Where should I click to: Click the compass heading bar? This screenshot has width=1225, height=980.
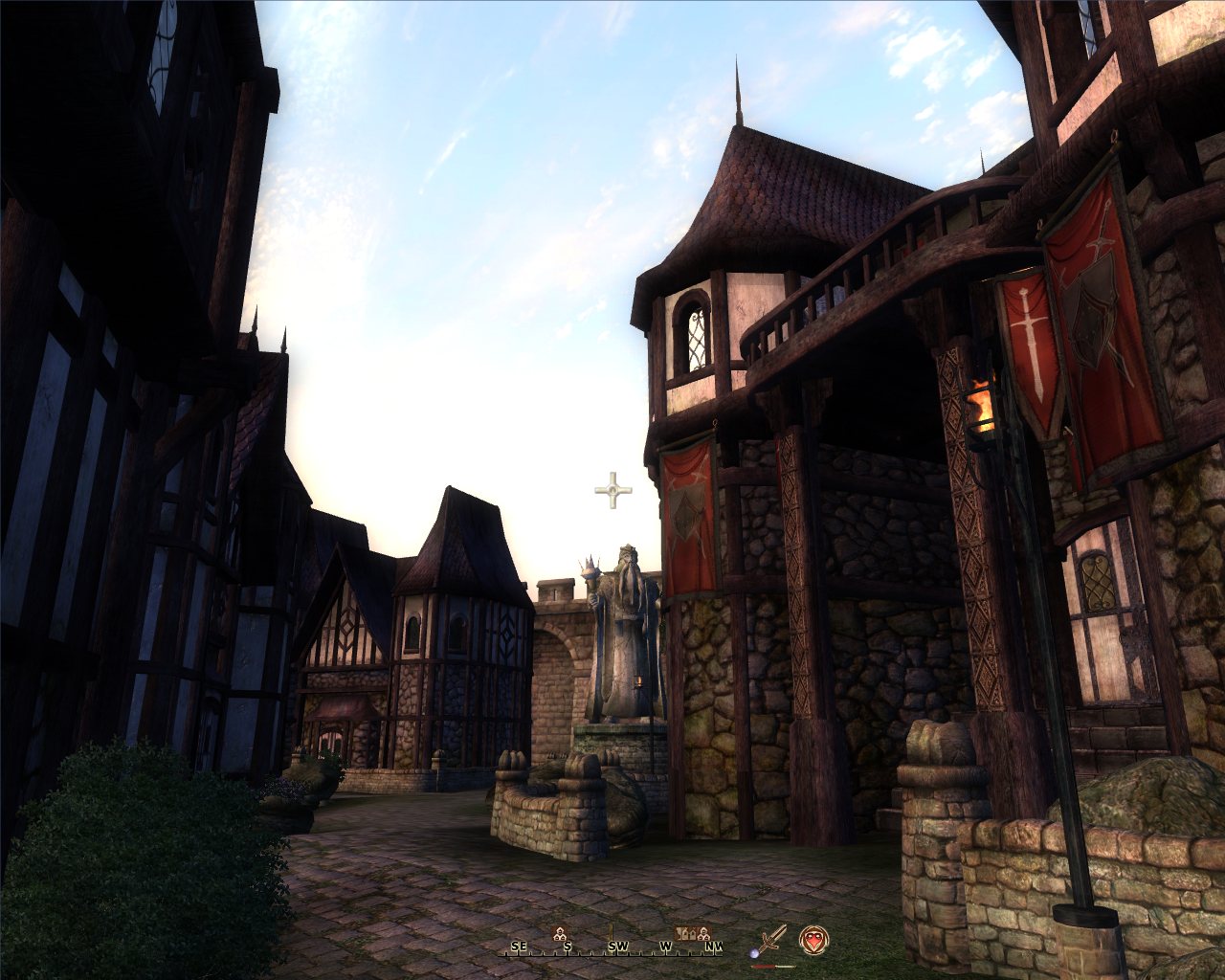pos(614,947)
